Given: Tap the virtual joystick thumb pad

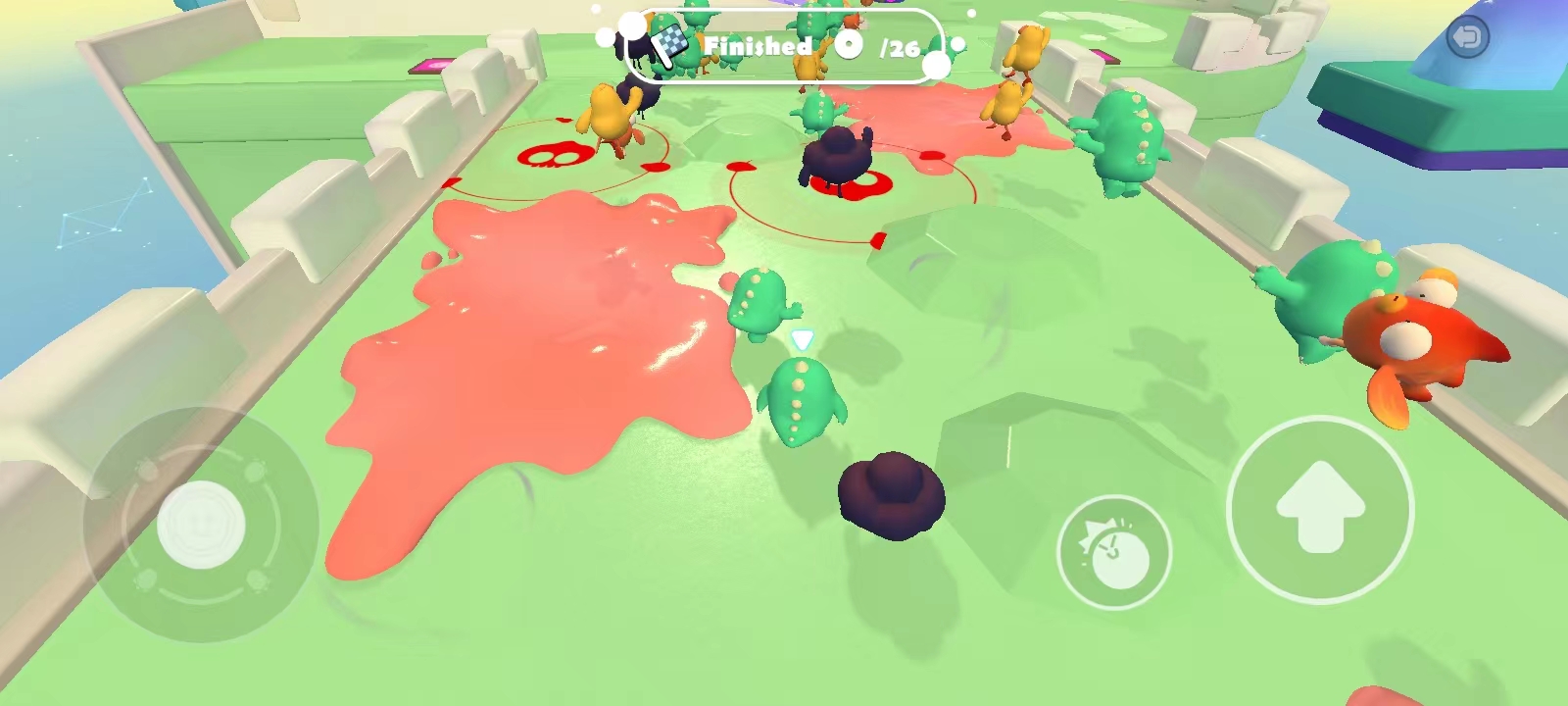Looking at the screenshot, I should coord(201,525).
